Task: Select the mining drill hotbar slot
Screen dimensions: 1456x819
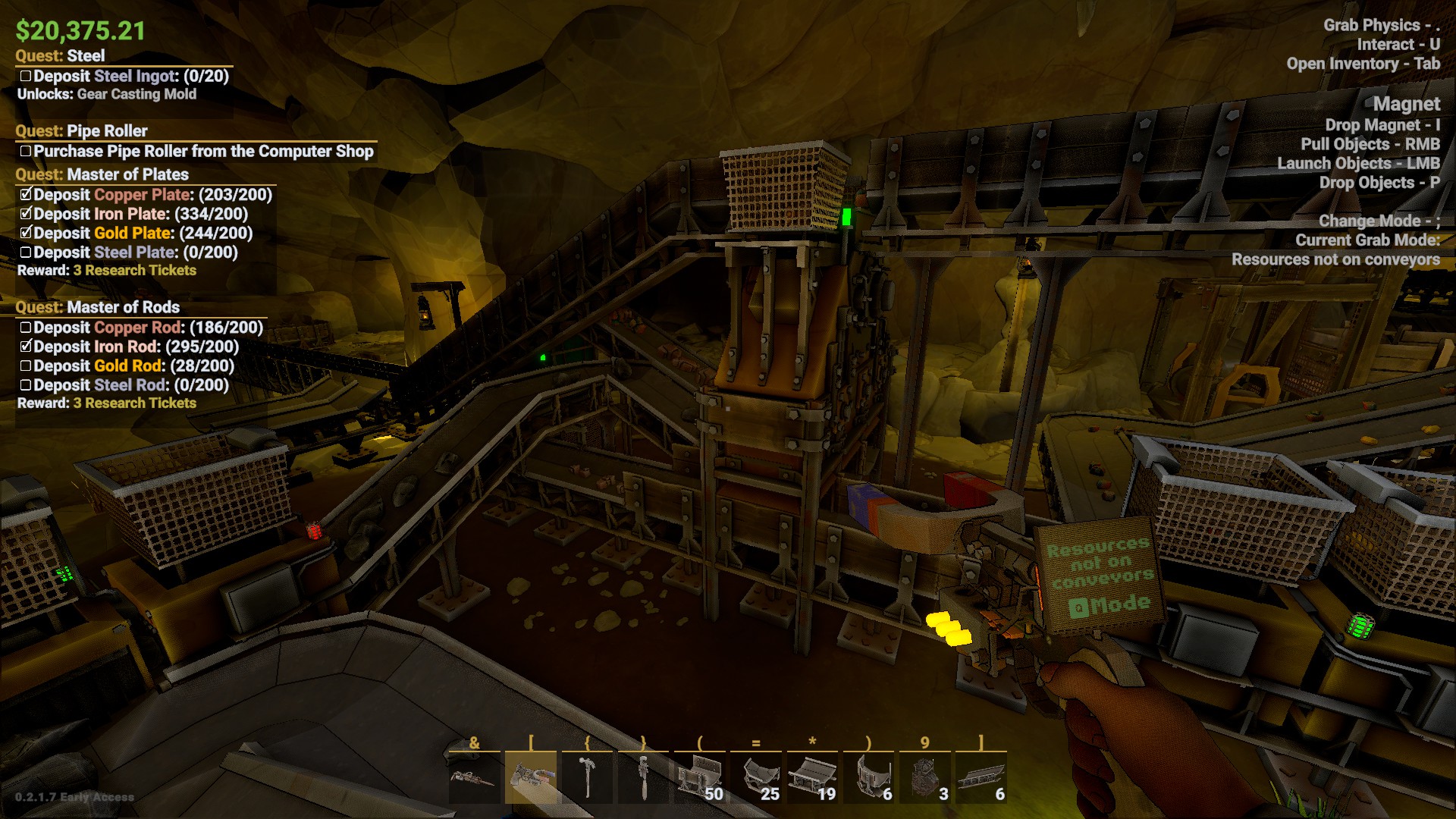Action: 474,778
